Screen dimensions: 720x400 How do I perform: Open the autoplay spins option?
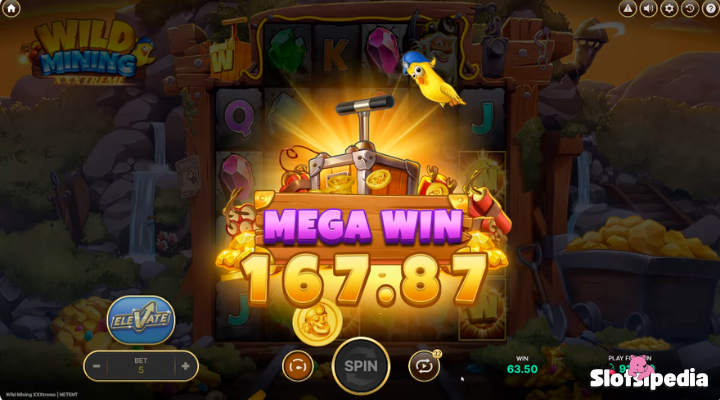tap(424, 366)
